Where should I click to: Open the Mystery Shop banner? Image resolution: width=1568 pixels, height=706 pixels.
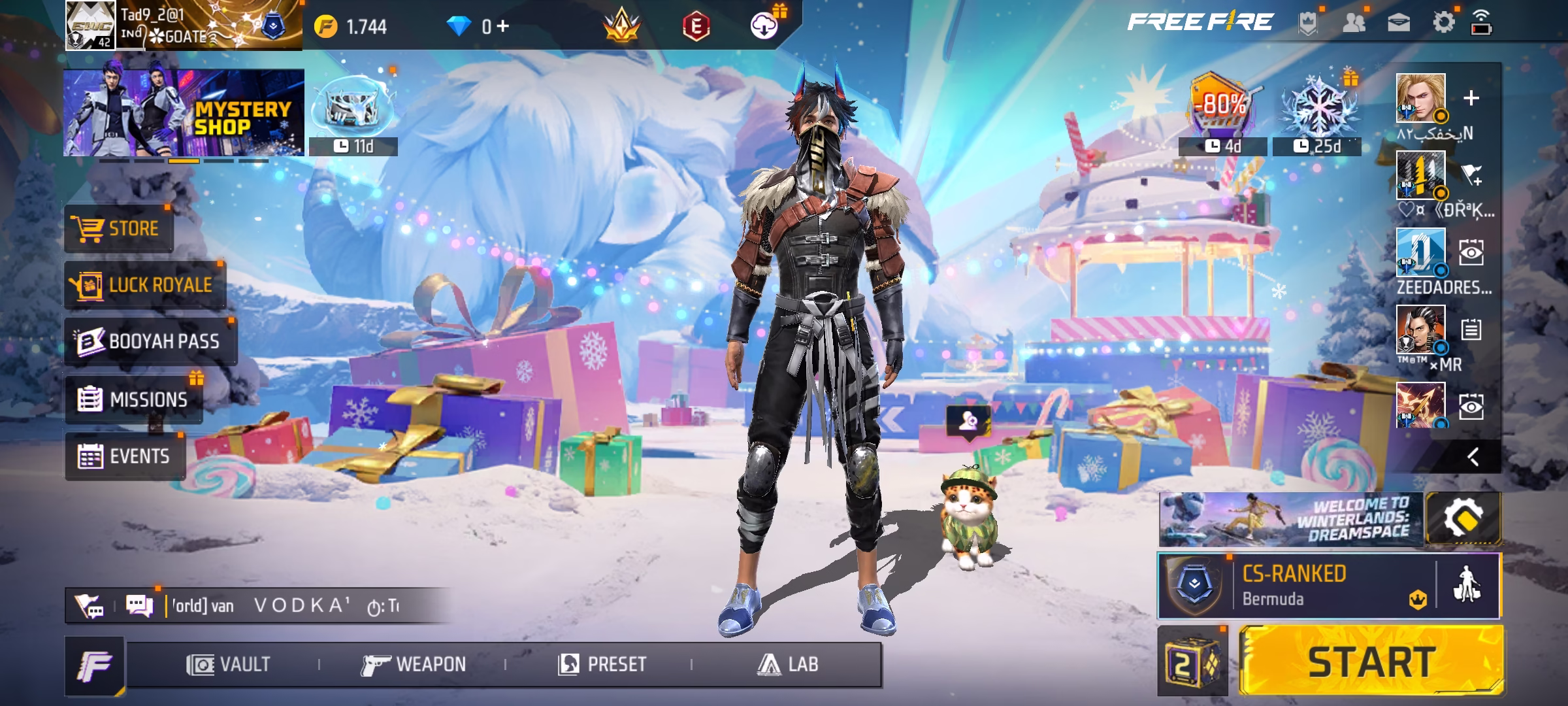184,112
